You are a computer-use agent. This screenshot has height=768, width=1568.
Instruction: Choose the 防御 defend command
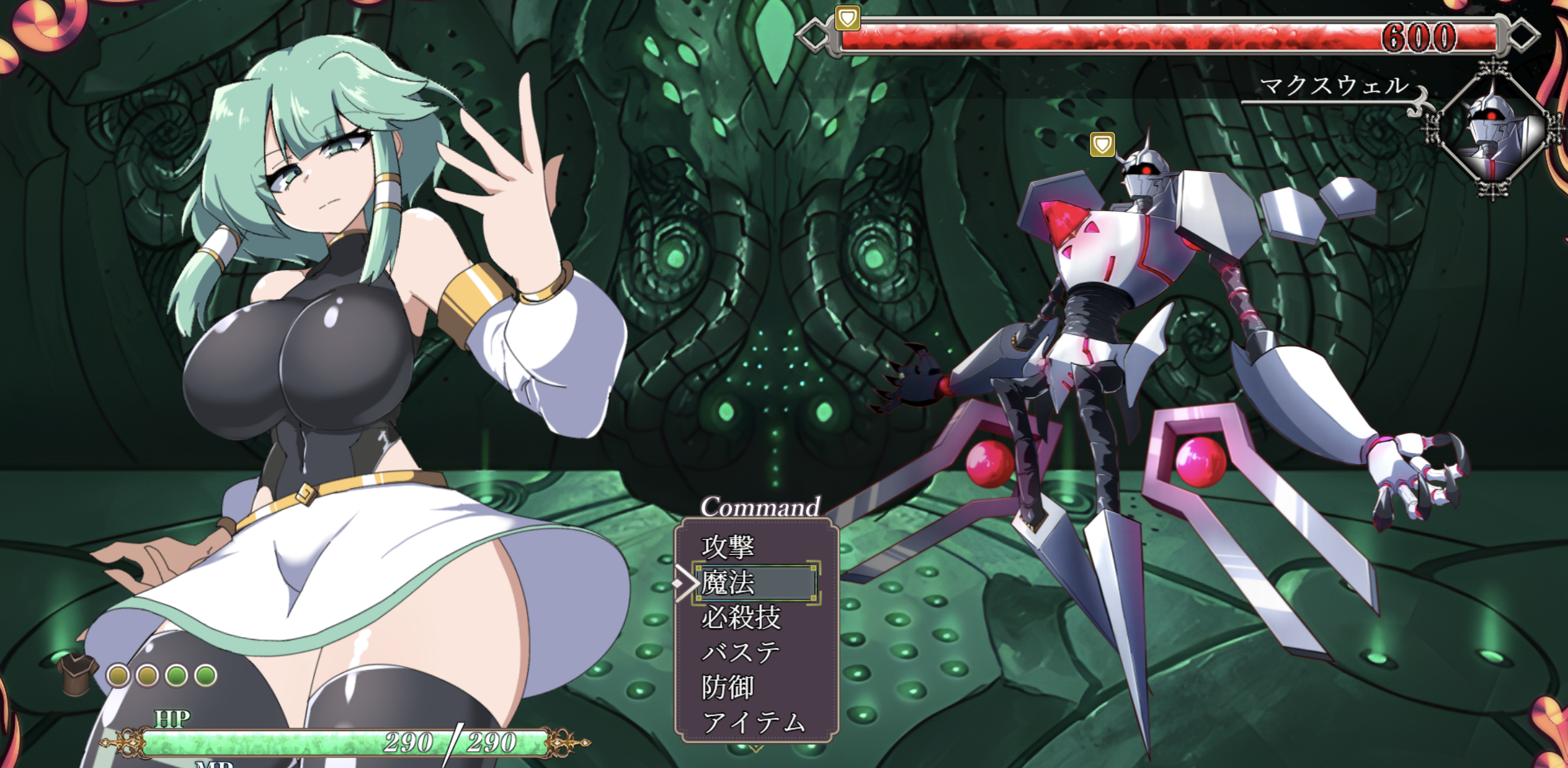728,687
